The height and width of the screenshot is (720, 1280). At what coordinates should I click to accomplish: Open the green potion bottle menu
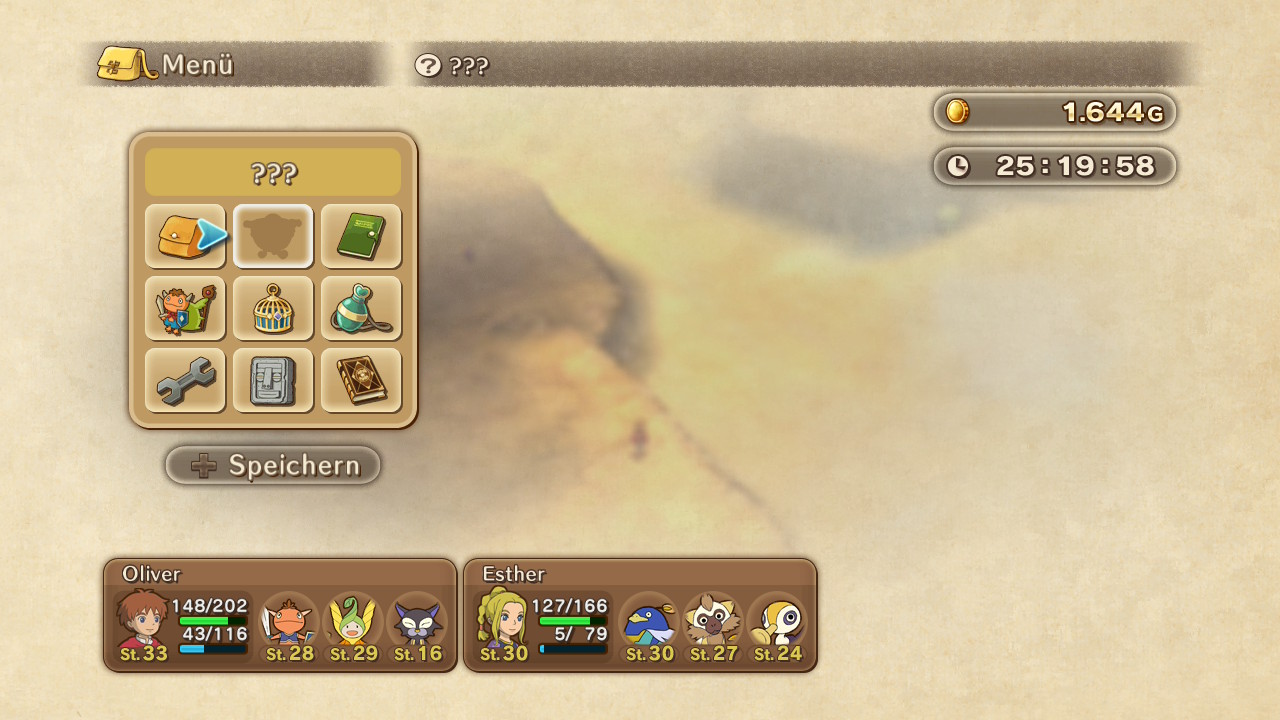click(361, 308)
